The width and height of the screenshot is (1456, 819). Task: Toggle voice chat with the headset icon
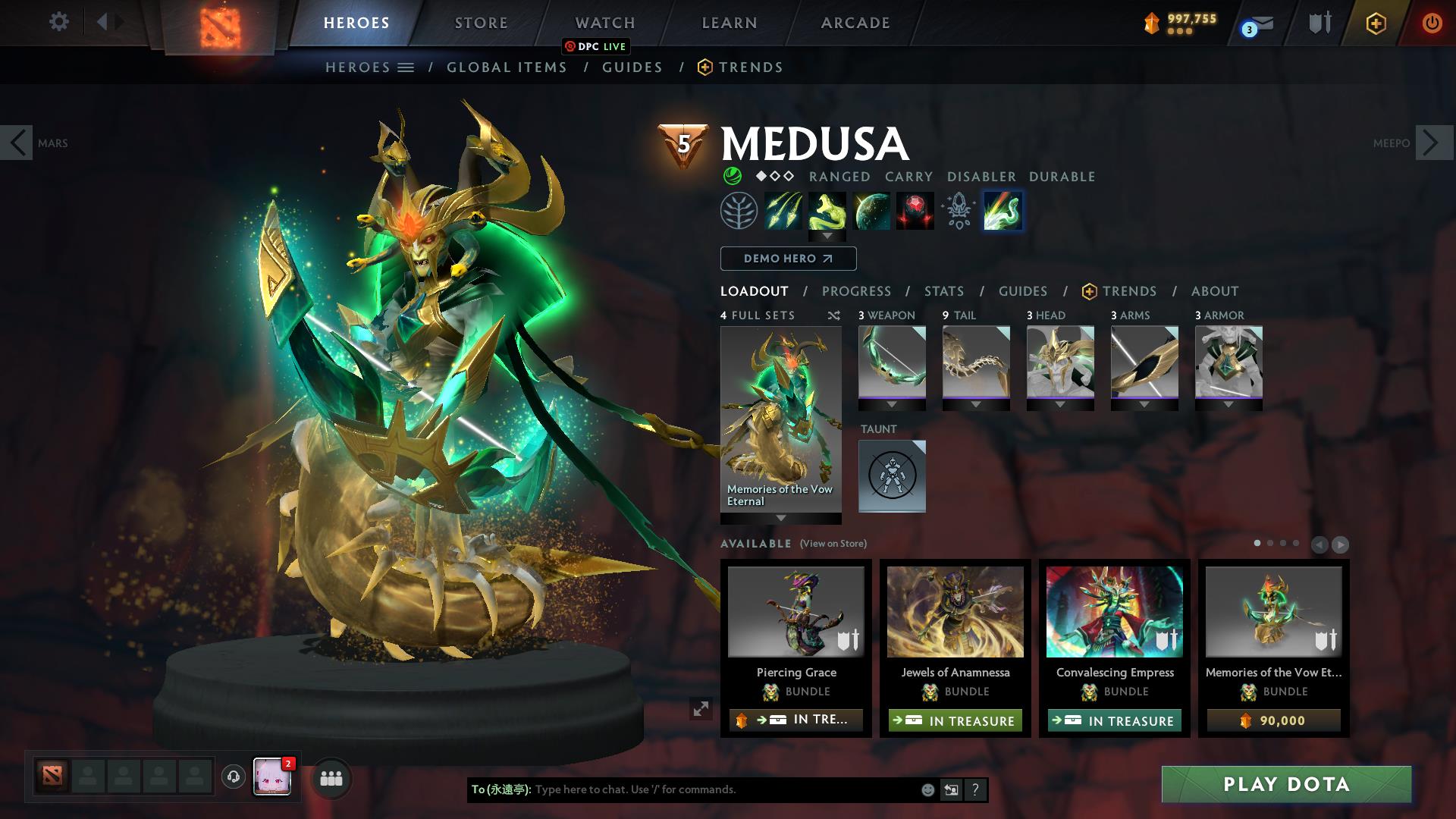233,777
